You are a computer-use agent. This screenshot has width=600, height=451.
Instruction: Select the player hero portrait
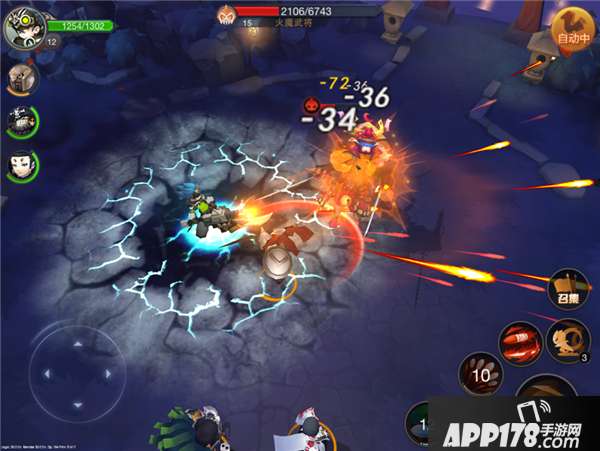click(21, 26)
